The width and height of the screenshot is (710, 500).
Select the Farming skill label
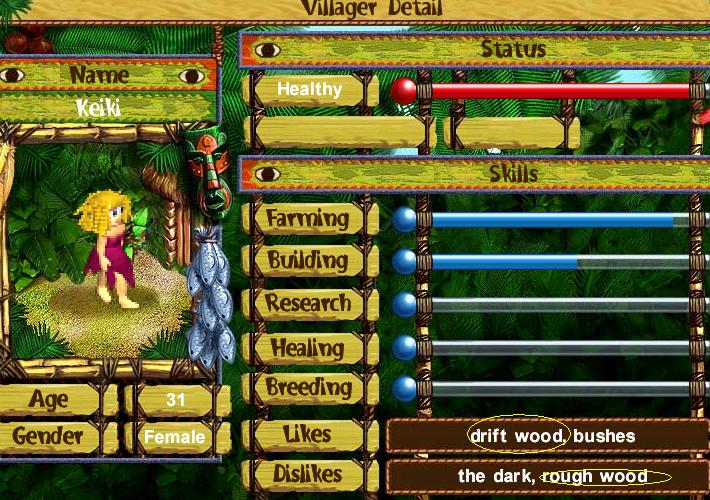[x=308, y=219]
